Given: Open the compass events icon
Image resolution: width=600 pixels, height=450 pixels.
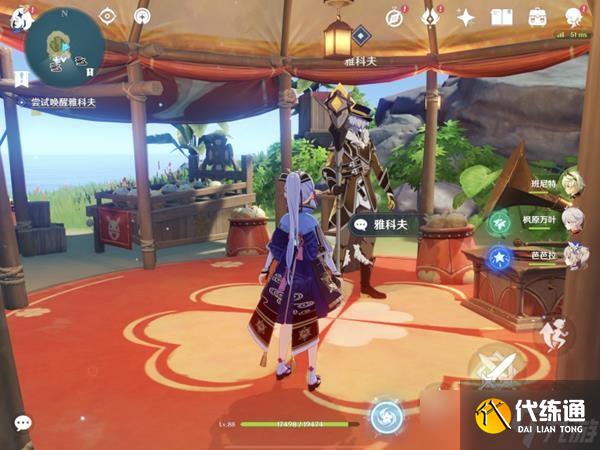Looking at the screenshot, I should (x=396, y=17).
